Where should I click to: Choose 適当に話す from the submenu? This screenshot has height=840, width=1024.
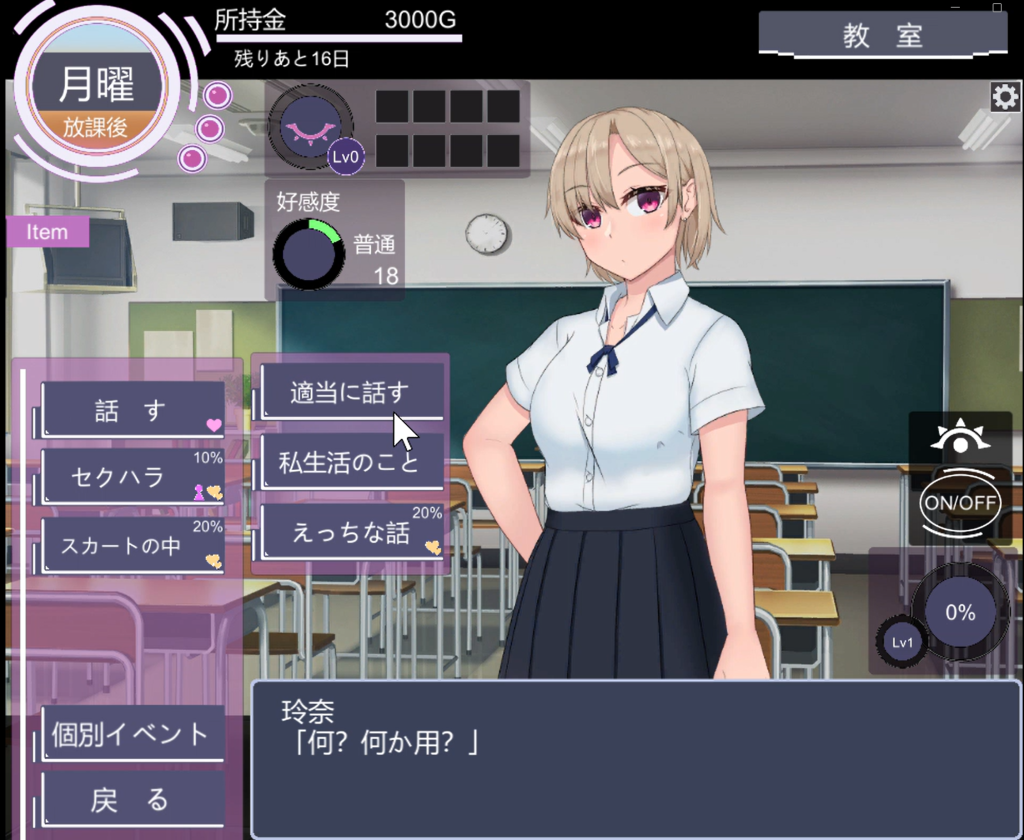coord(350,392)
